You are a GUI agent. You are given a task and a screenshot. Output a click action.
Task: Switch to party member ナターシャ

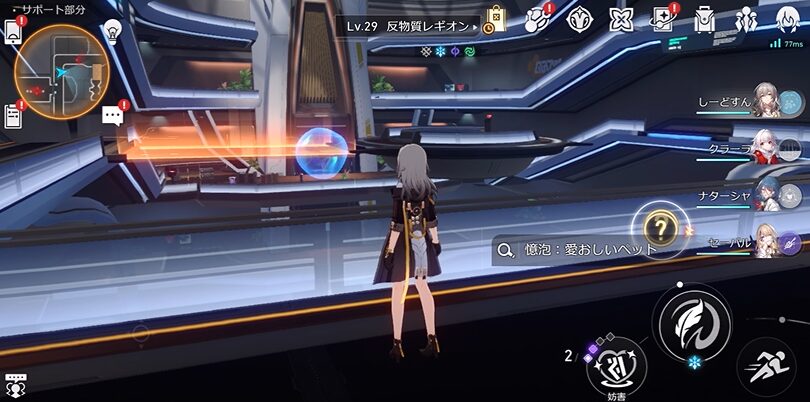click(764, 195)
